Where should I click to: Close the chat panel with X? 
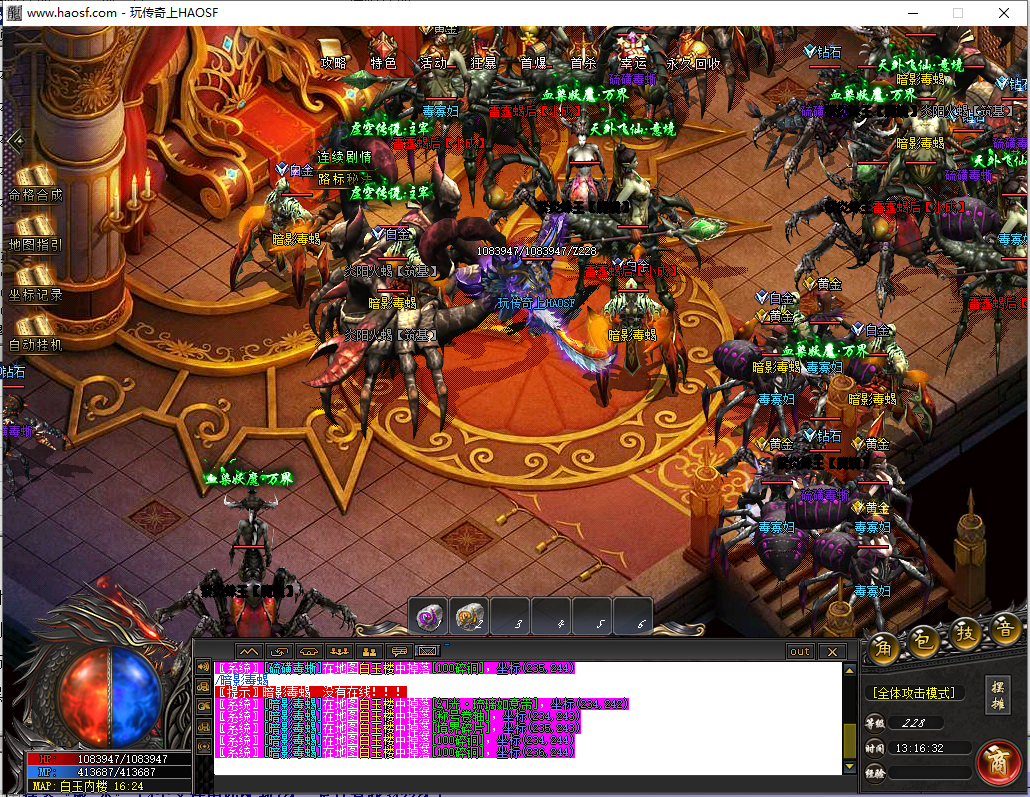(832, 652)
